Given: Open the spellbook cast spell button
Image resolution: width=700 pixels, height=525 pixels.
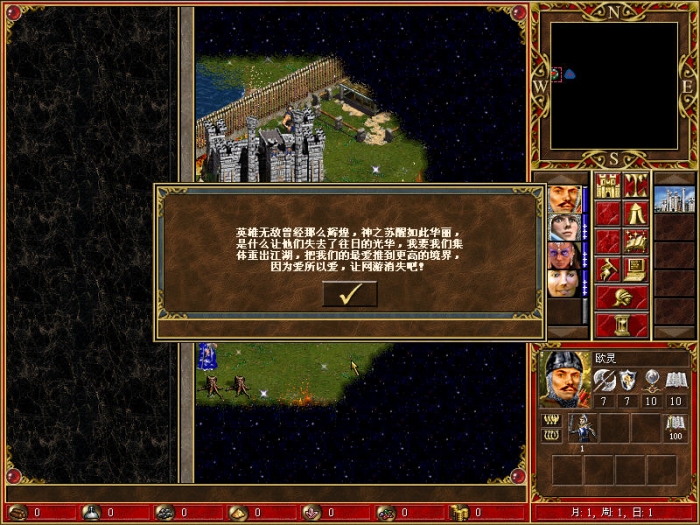Looking at the screenshot, I should click(636, 241).
